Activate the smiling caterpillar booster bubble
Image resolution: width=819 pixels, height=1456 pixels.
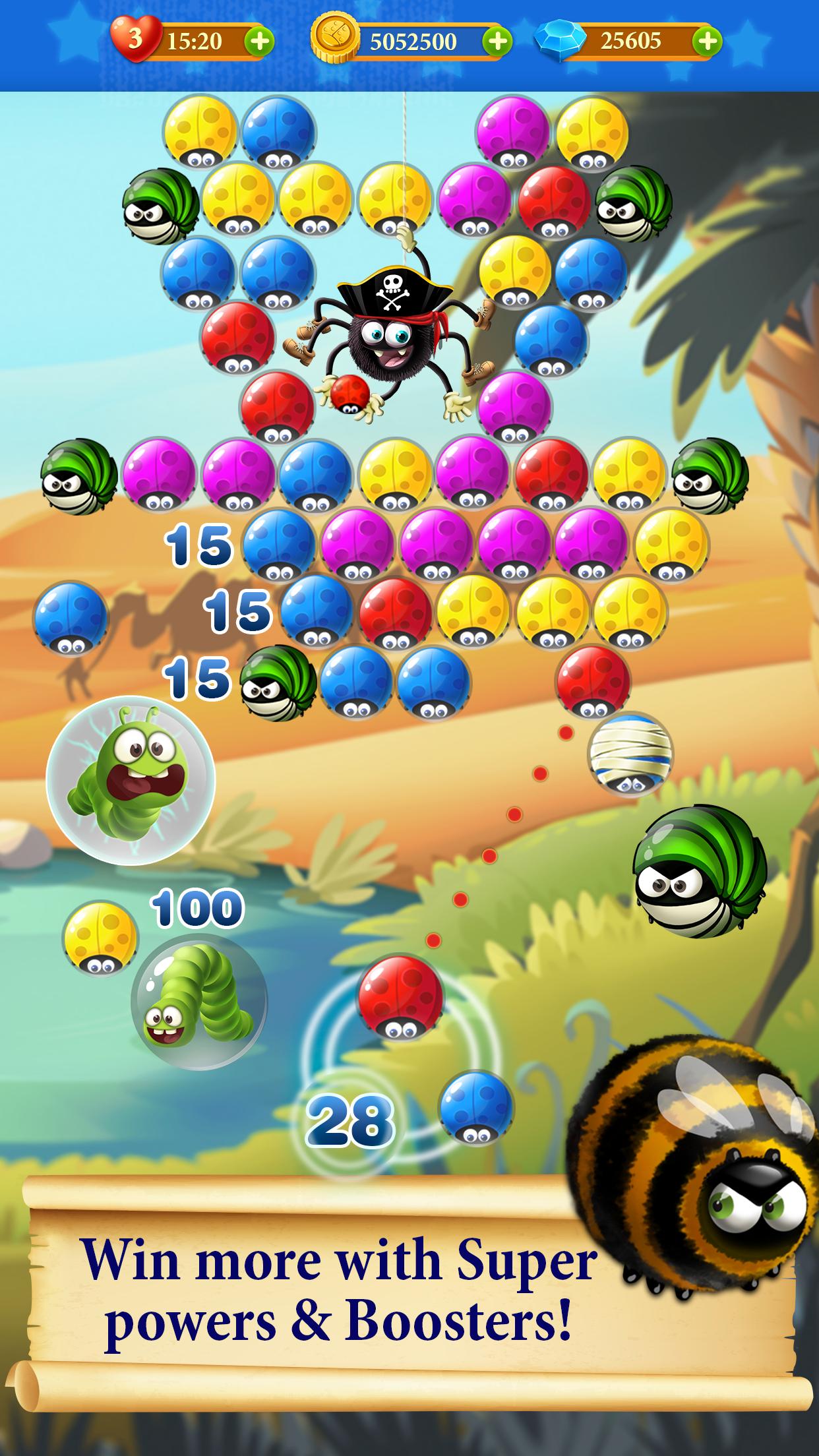click(x=199, y=1002)
